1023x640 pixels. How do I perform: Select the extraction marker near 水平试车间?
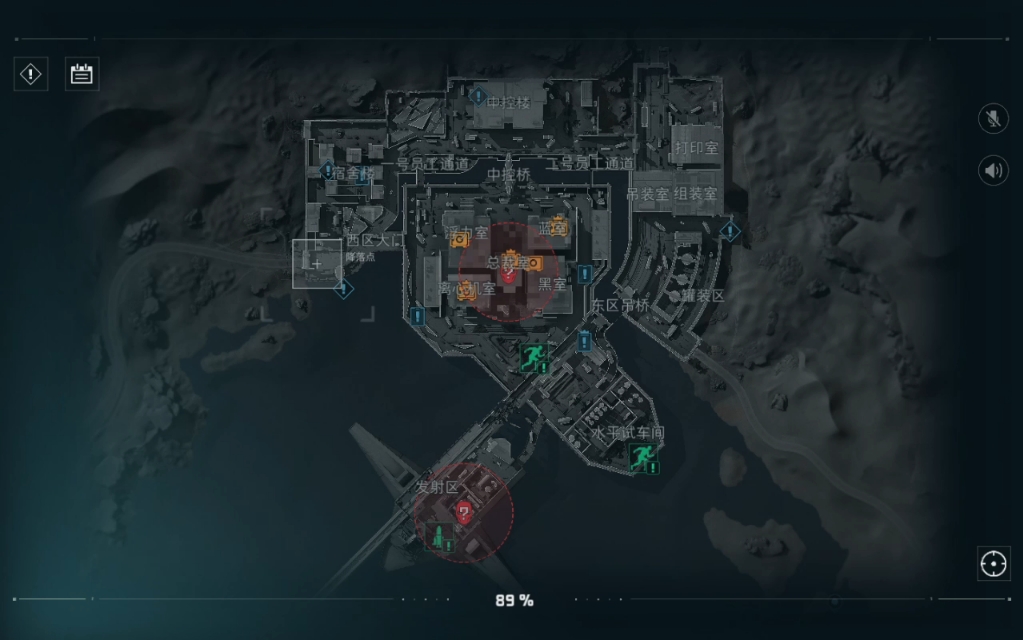(x=641, y=458)
